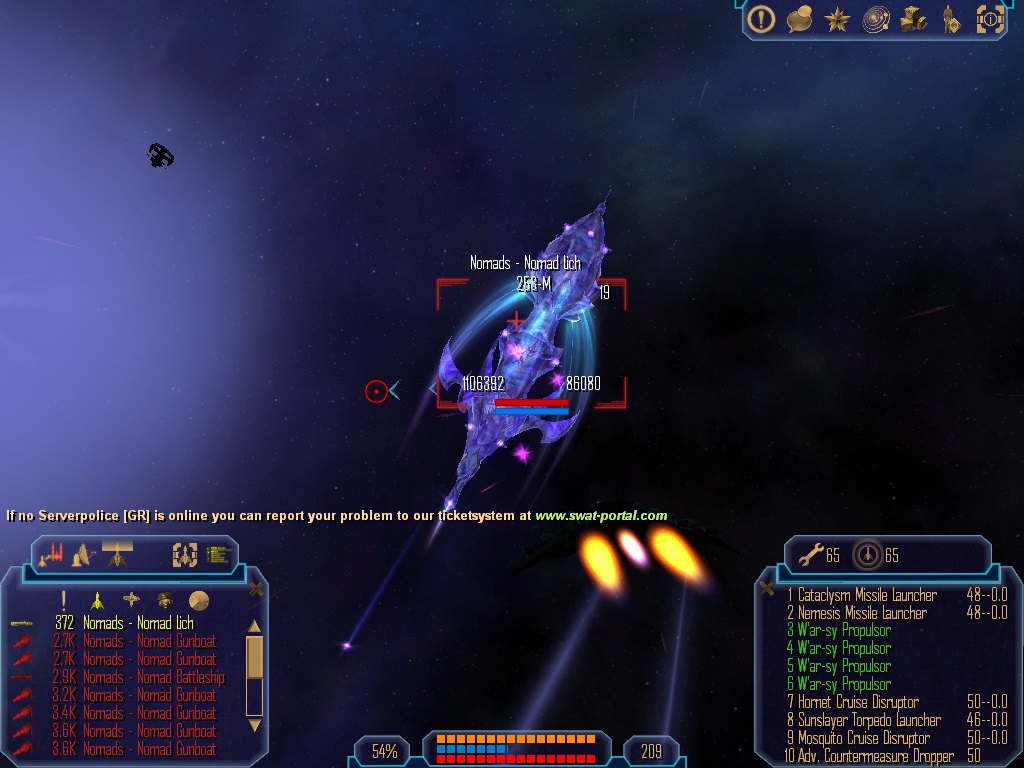Open the cargo inventory crates icon

click(x=913, y=19)
